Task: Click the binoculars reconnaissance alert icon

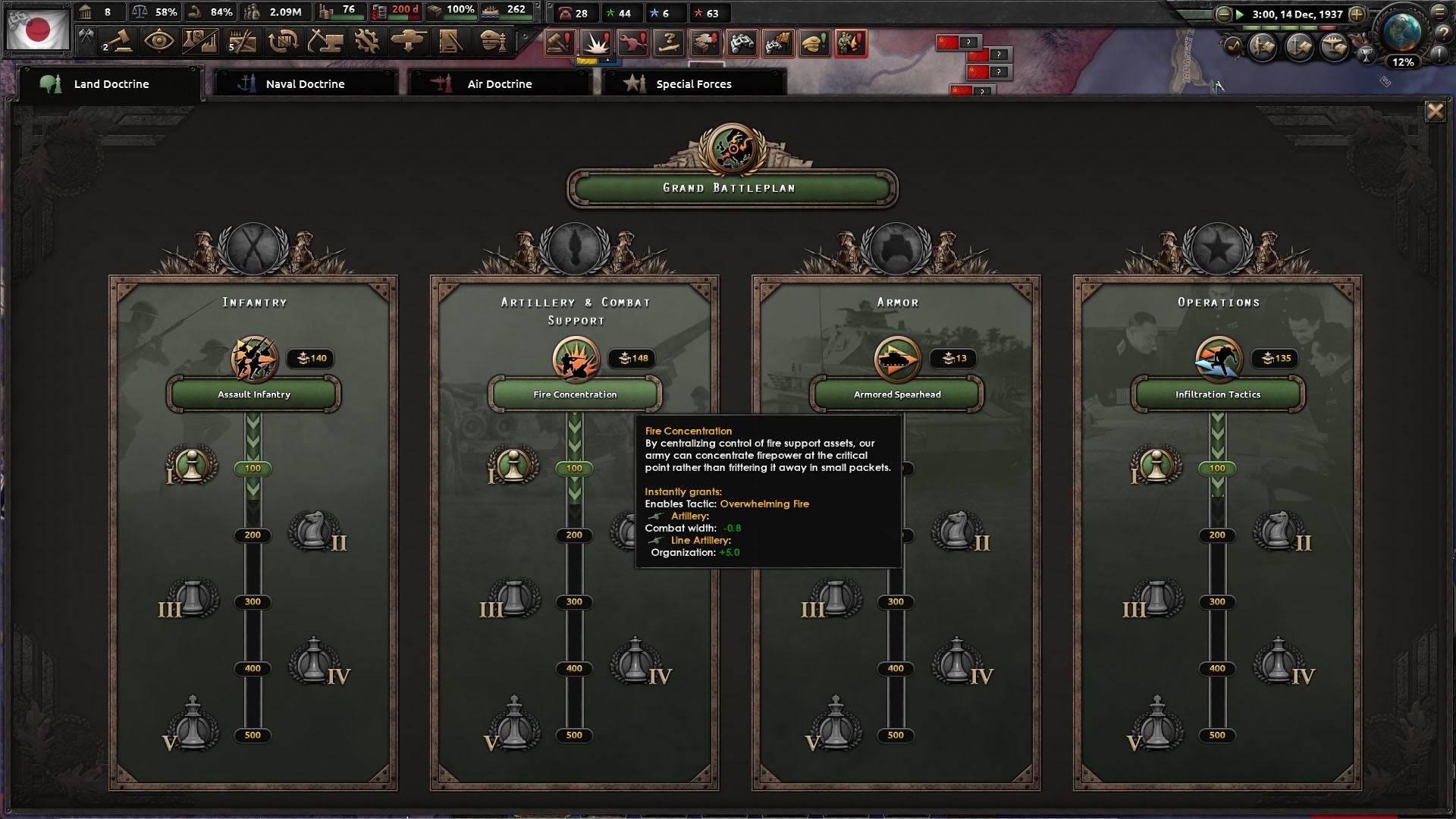Action: [743, 43]
